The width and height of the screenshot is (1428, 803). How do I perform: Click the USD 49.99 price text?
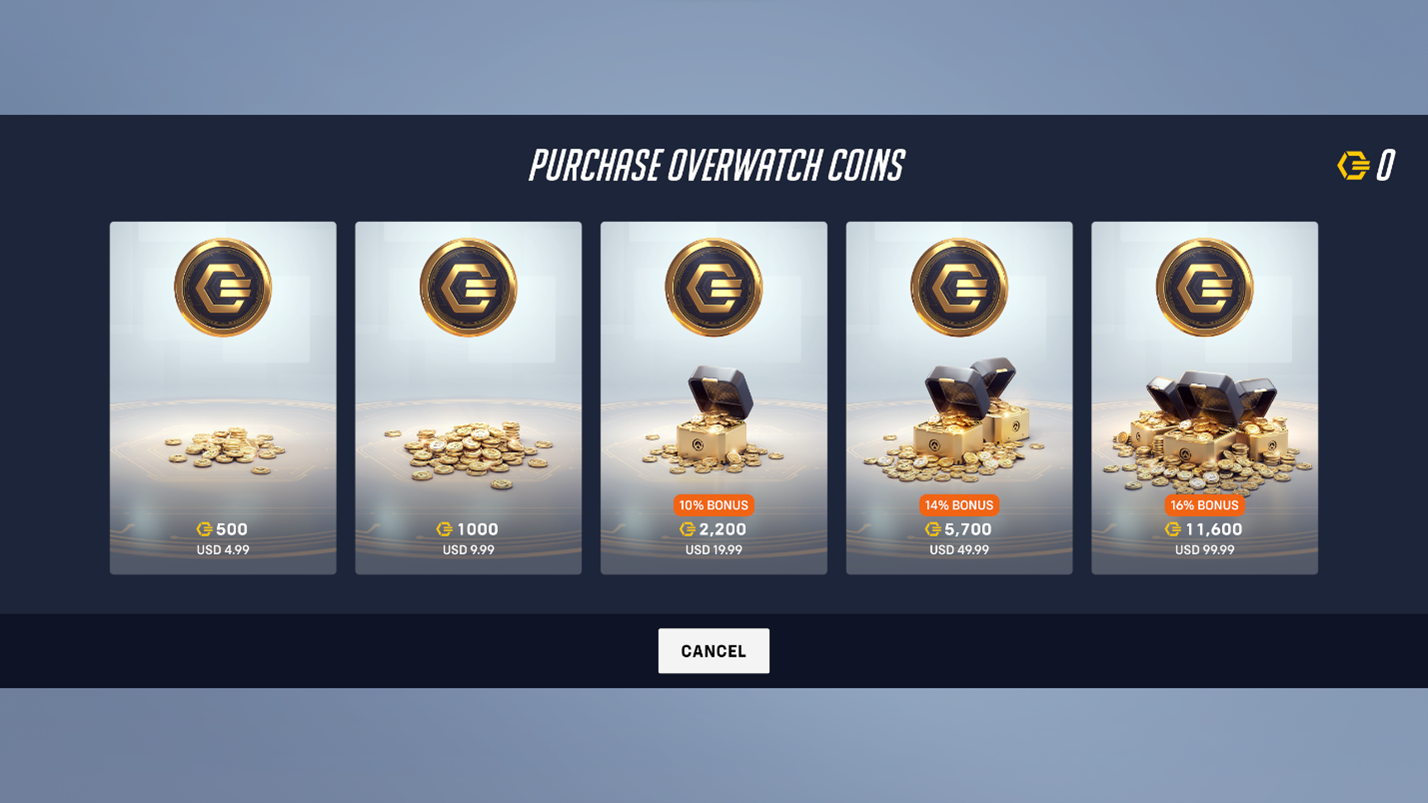[x=959, y=549]
